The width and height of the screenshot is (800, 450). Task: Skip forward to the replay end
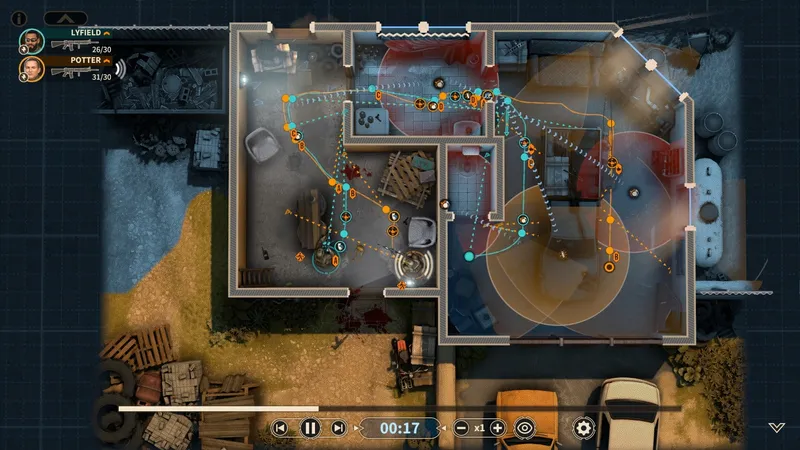[339, 428]
